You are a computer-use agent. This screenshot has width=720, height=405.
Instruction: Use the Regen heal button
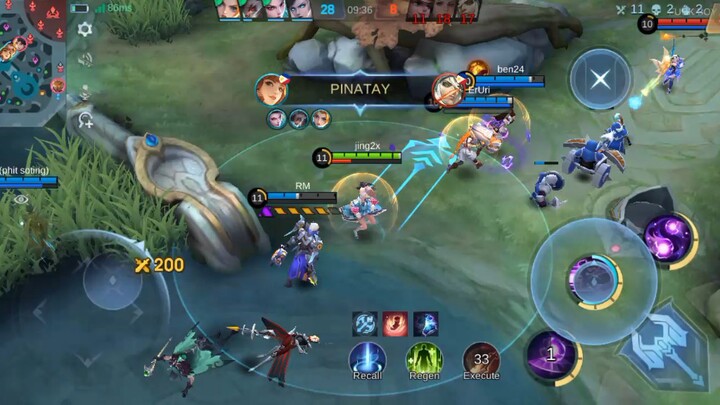pyautogui.click(x=424, y=359)
